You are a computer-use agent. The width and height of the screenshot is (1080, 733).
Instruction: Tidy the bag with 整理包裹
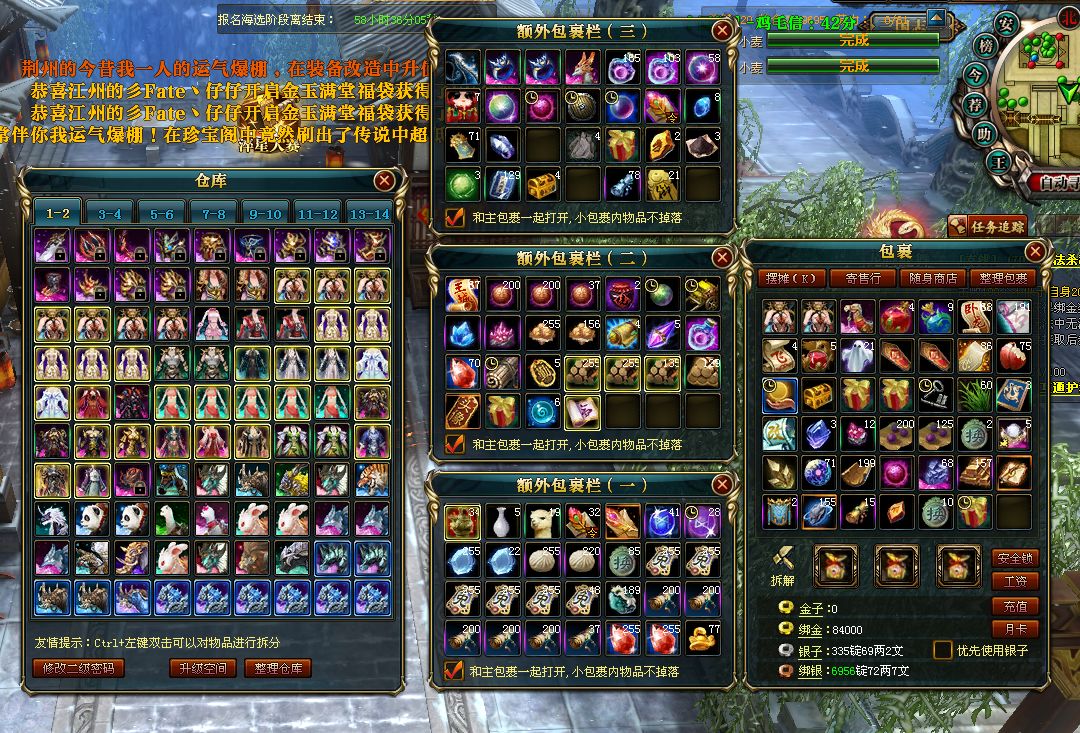pos(1003,278)
